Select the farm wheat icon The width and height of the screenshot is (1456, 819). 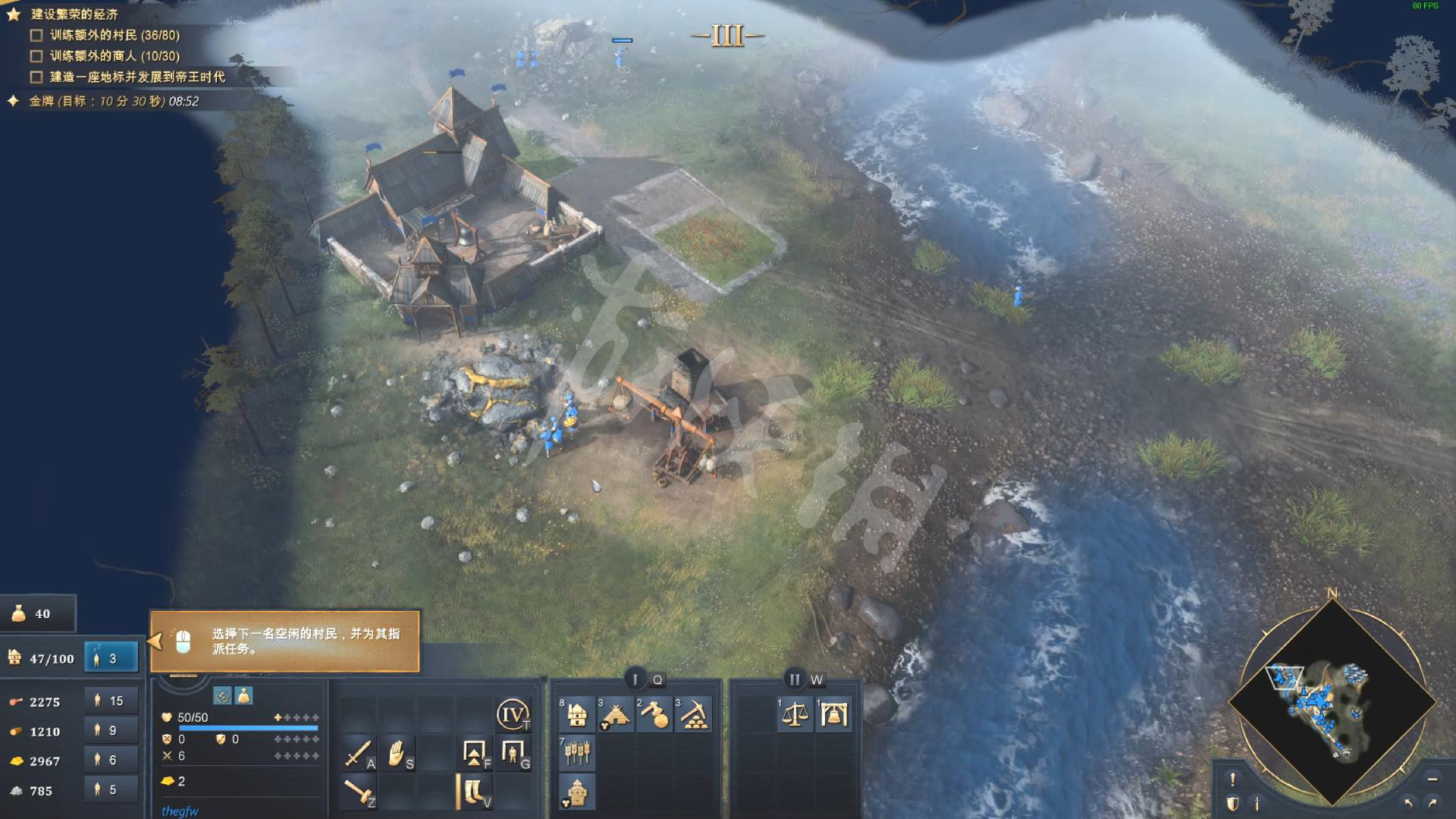(577, 753)
